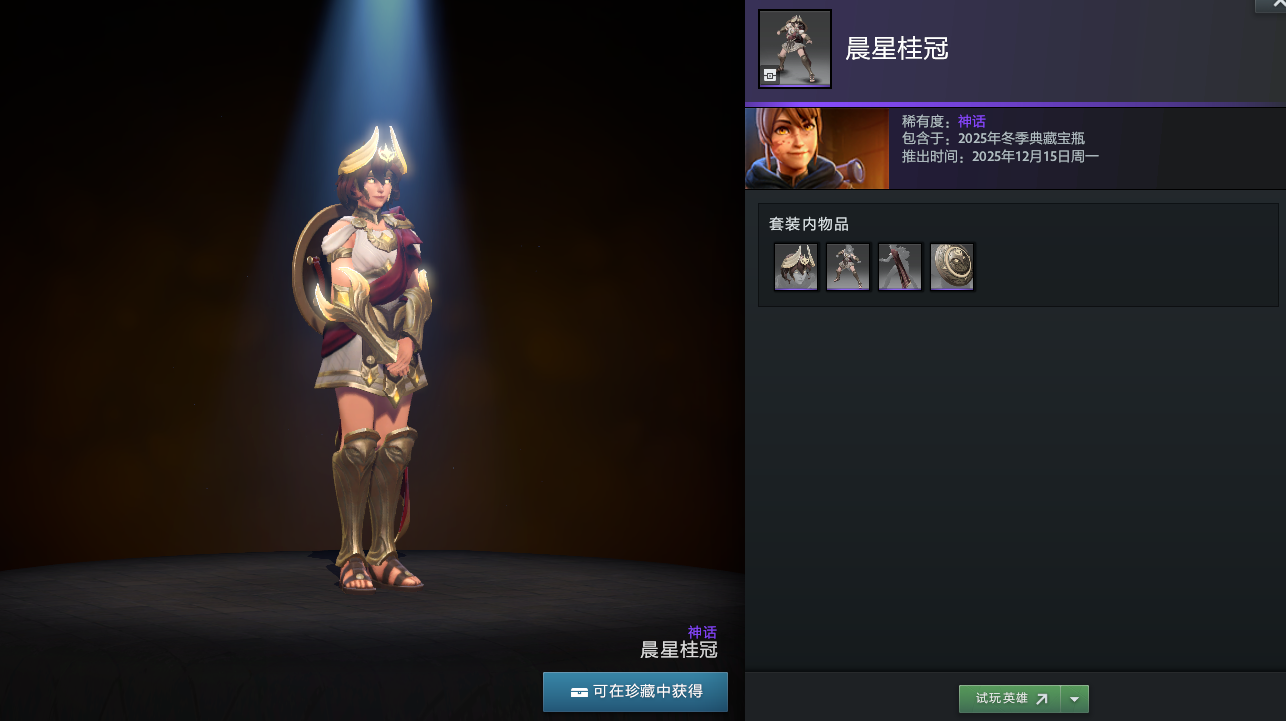Viewport: 1286px width, 721px height.
Task: Close the item details panel
Action: point(1275,5)
